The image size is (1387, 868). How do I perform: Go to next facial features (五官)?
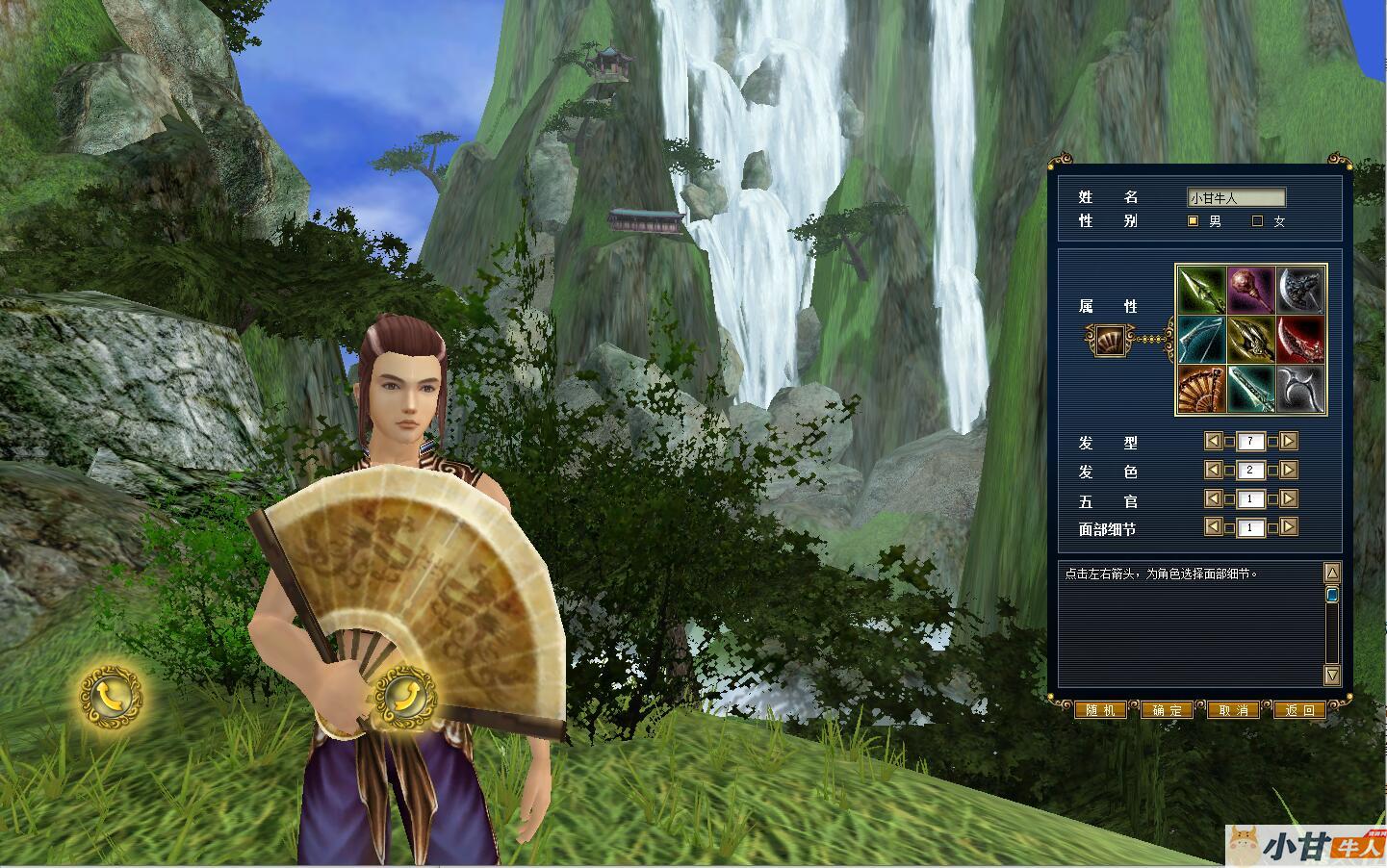1290,498
